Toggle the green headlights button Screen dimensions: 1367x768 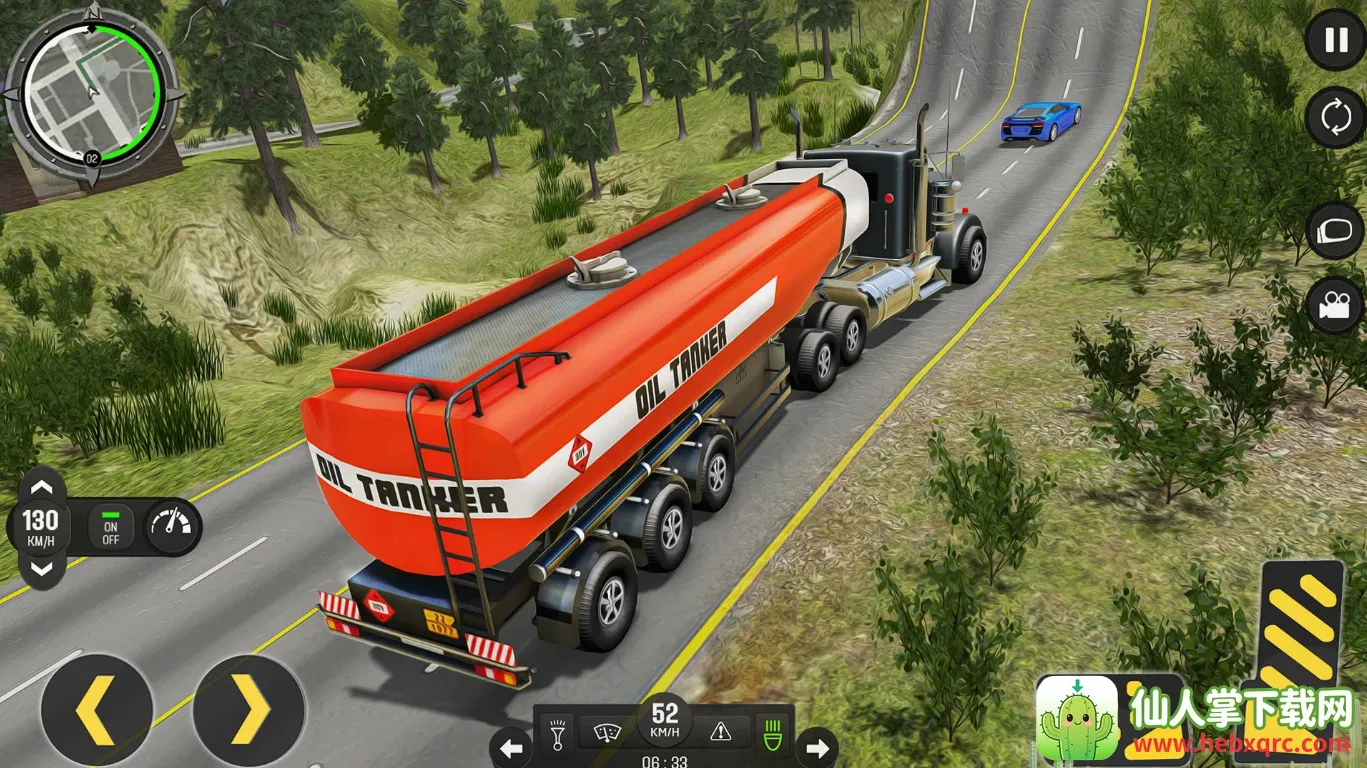(x=771, y=733)
